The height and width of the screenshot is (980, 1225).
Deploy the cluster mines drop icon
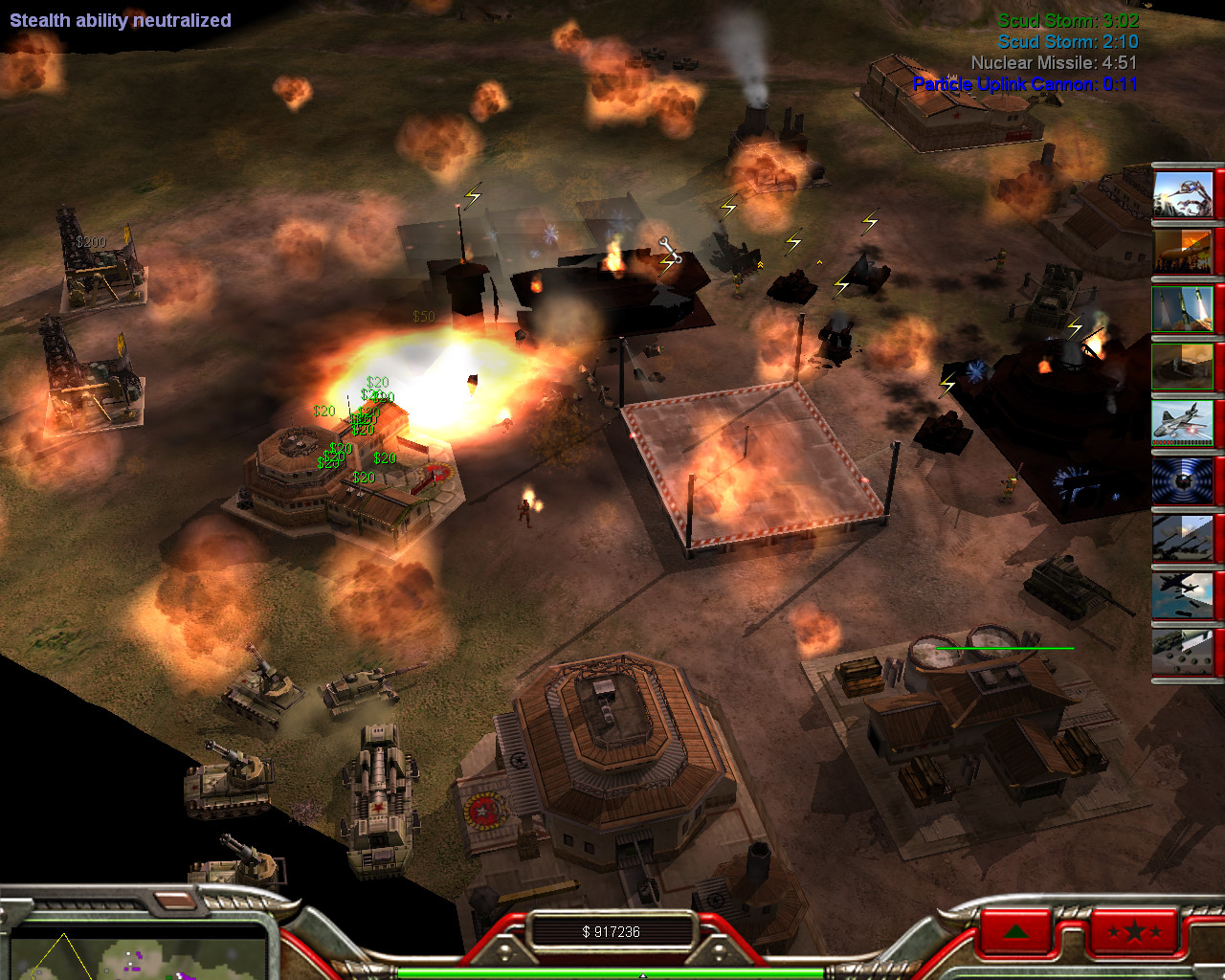click(x=1183, y=653)
